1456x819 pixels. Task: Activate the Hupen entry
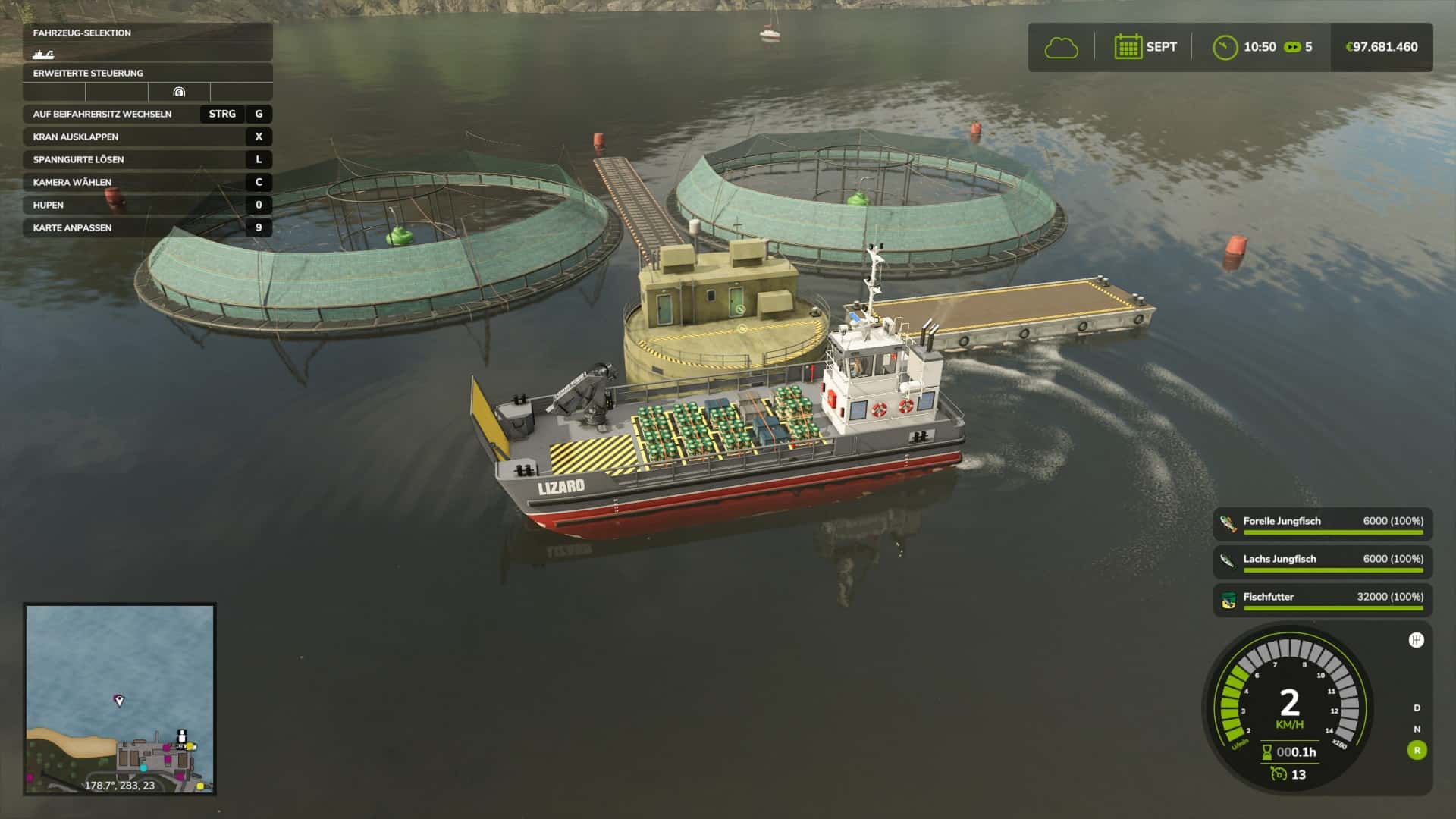pyautogui.click(x=147, y=205)
